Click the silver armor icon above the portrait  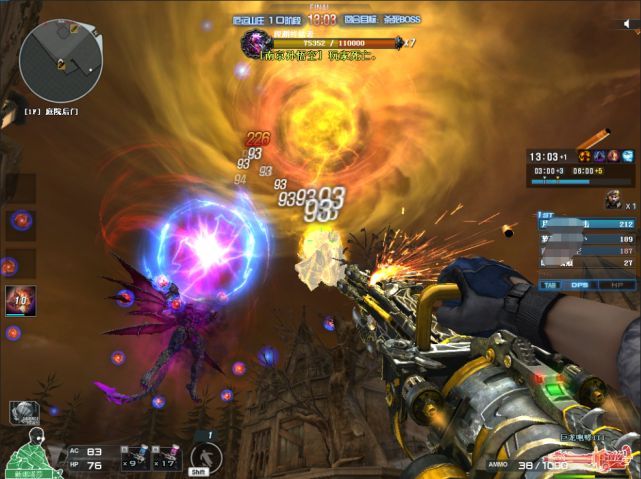click(22, 411)
